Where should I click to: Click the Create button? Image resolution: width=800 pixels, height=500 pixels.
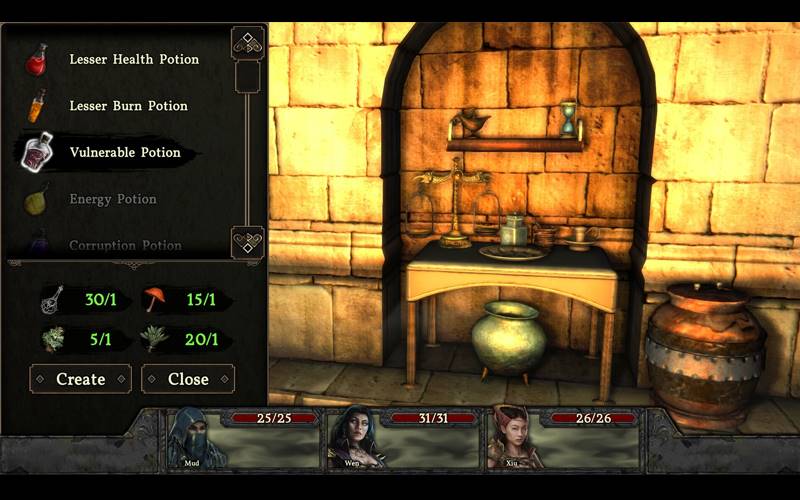81,379
